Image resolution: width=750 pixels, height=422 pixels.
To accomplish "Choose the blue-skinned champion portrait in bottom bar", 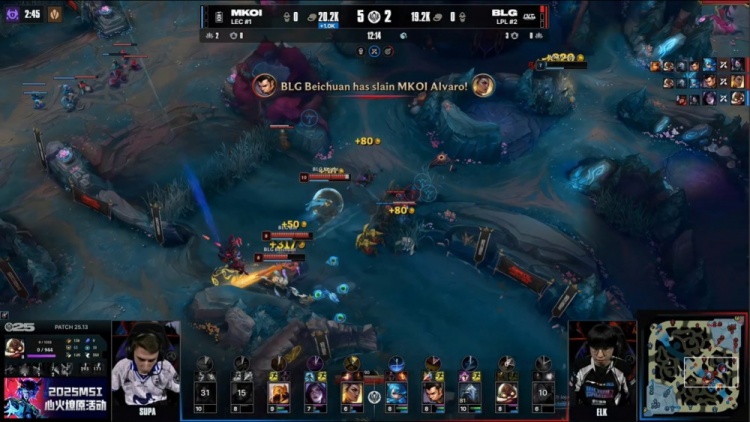I will [x=396, y=392].
